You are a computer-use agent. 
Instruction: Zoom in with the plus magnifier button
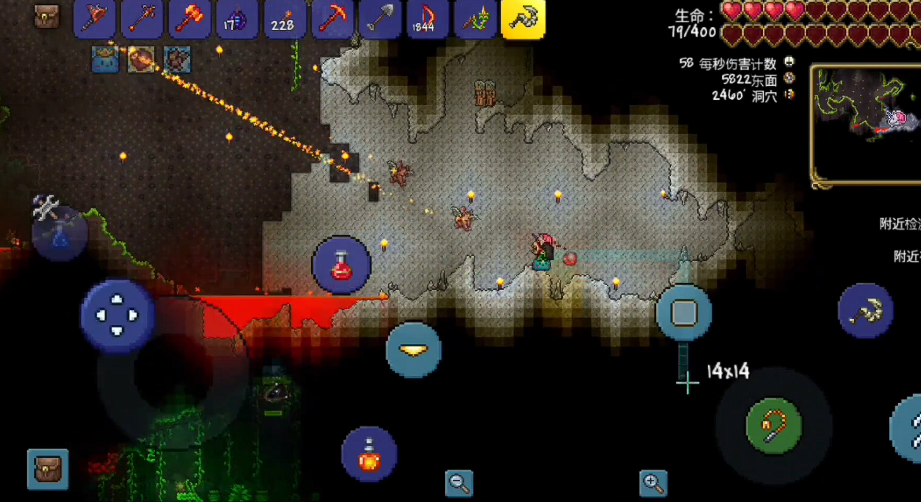pos(653,482)
